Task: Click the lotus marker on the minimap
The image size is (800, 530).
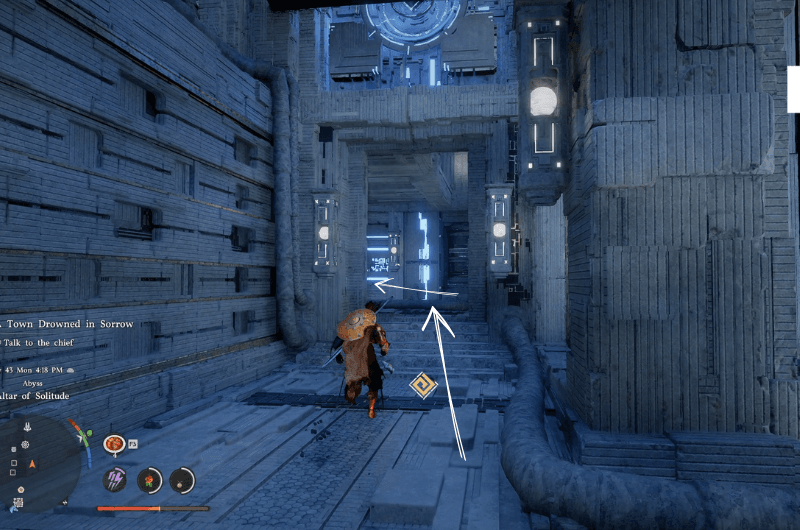Action: pyautogui.click(x=27, y=426)
